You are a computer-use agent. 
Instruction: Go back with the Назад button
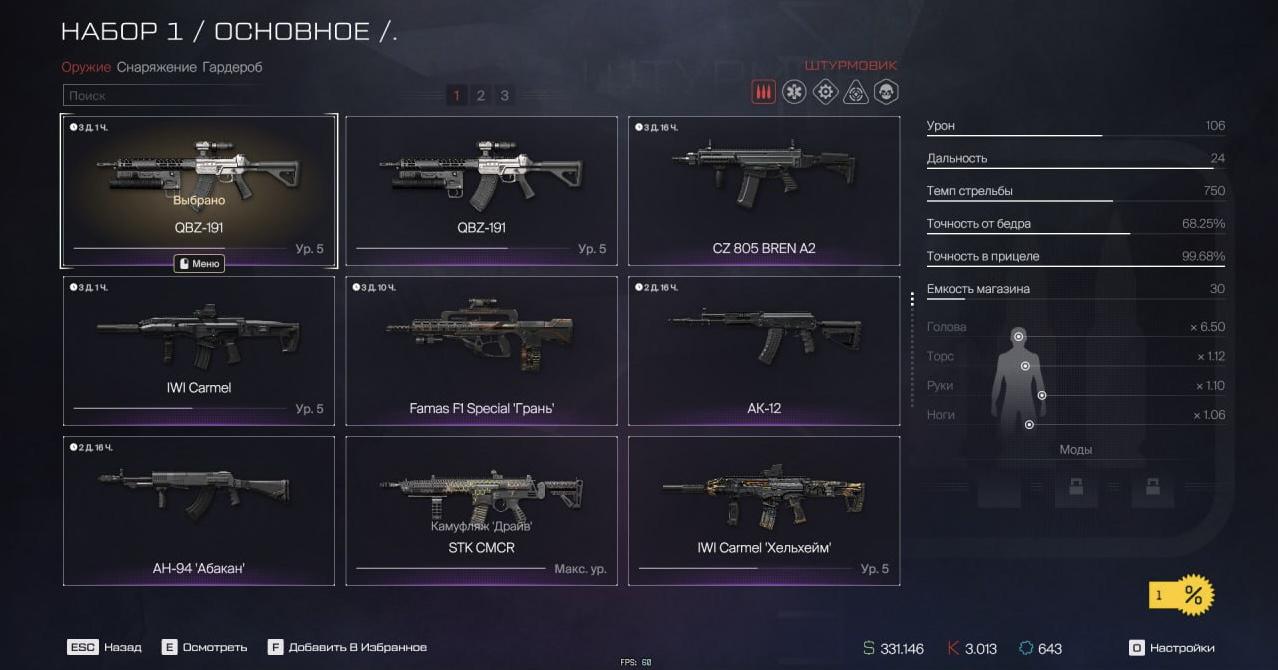[104, 647]
